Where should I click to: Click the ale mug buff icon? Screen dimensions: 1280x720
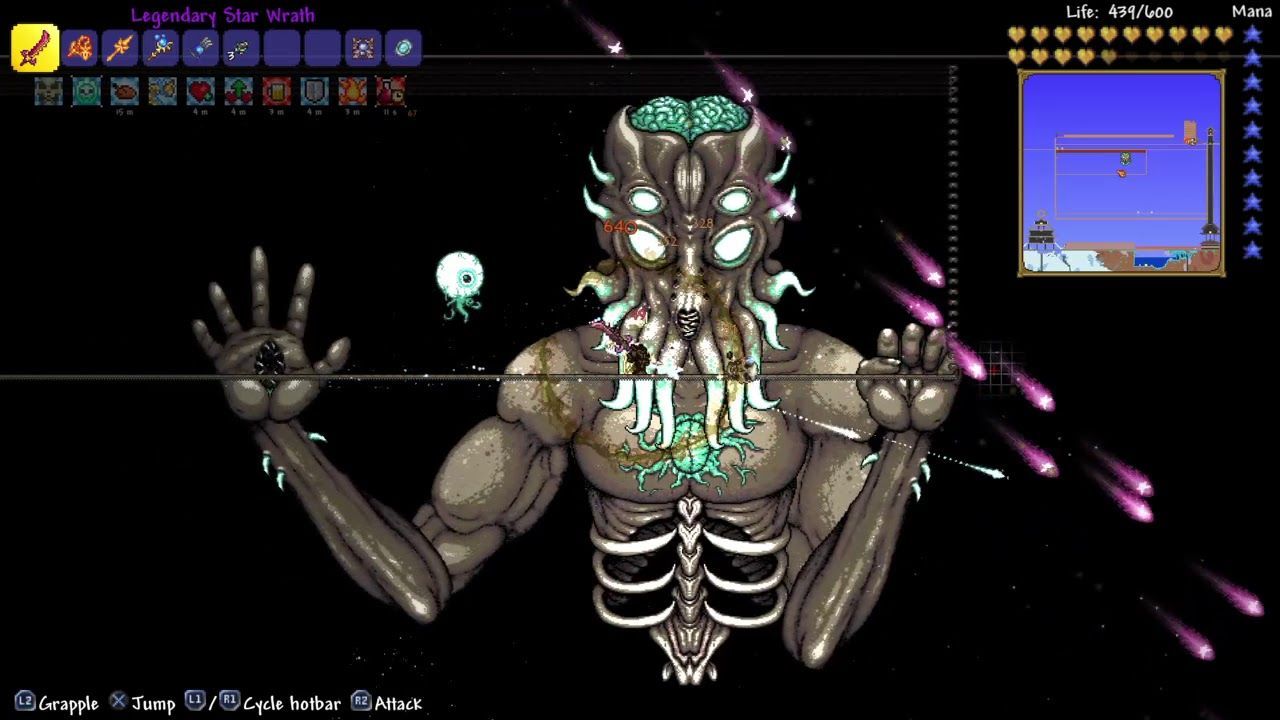point(277,91)
